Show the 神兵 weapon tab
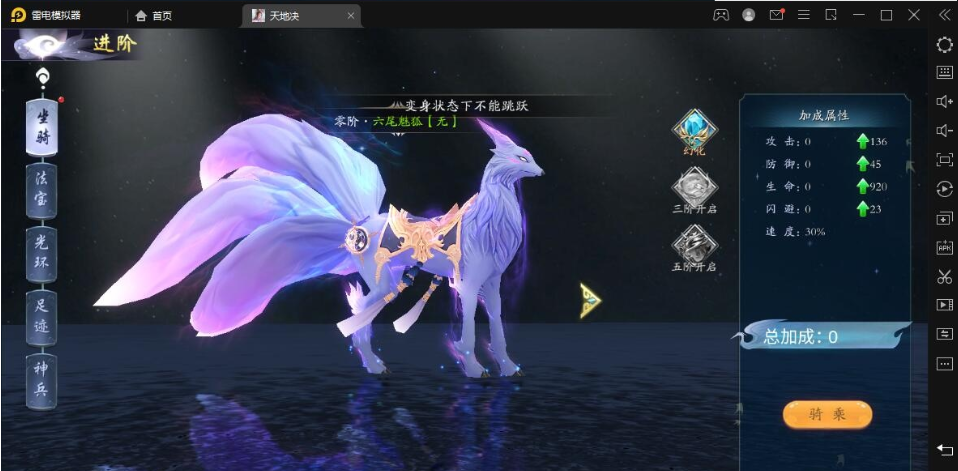Viewport: 958px width, 471px height. point(41,379)
